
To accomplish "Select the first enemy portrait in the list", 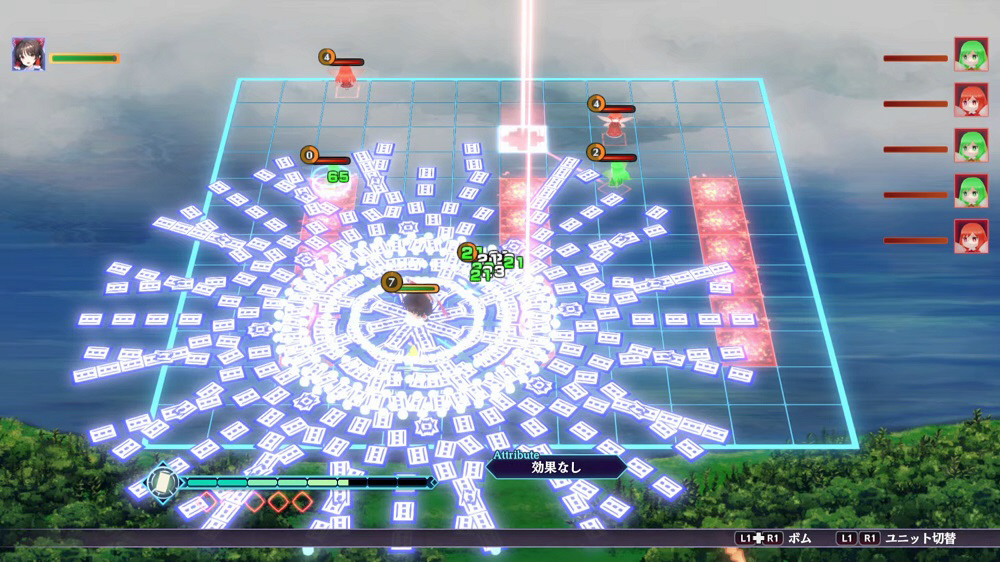I will [971, 55].
